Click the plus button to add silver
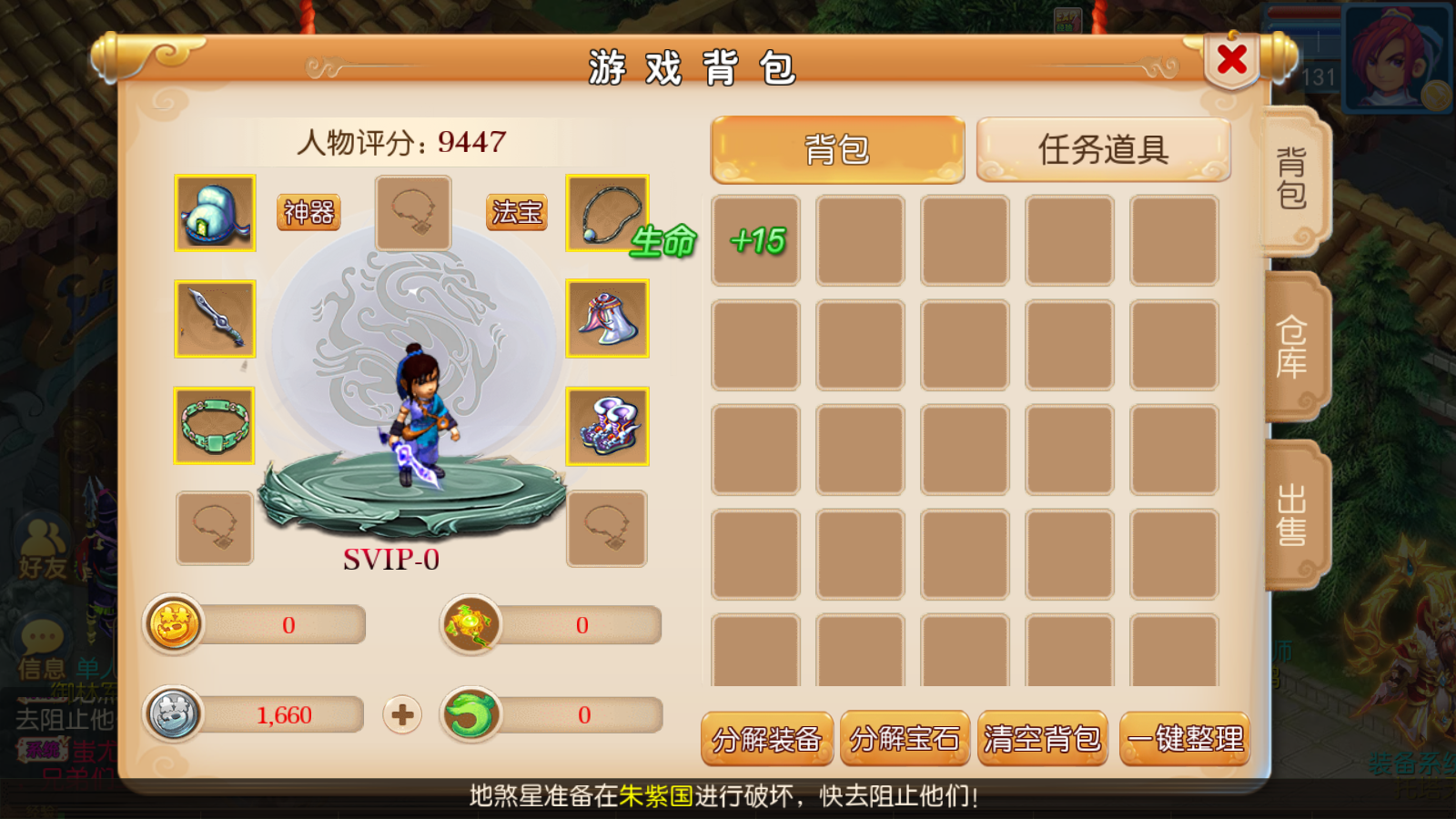 pyautogui.click(x=402, y=715)
